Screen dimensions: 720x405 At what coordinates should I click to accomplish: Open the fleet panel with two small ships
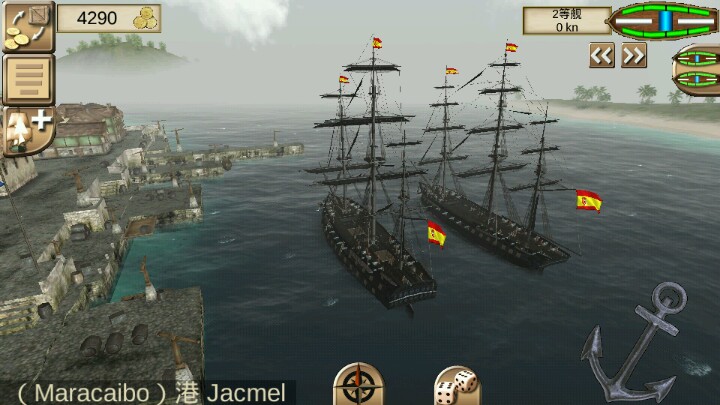696,70
